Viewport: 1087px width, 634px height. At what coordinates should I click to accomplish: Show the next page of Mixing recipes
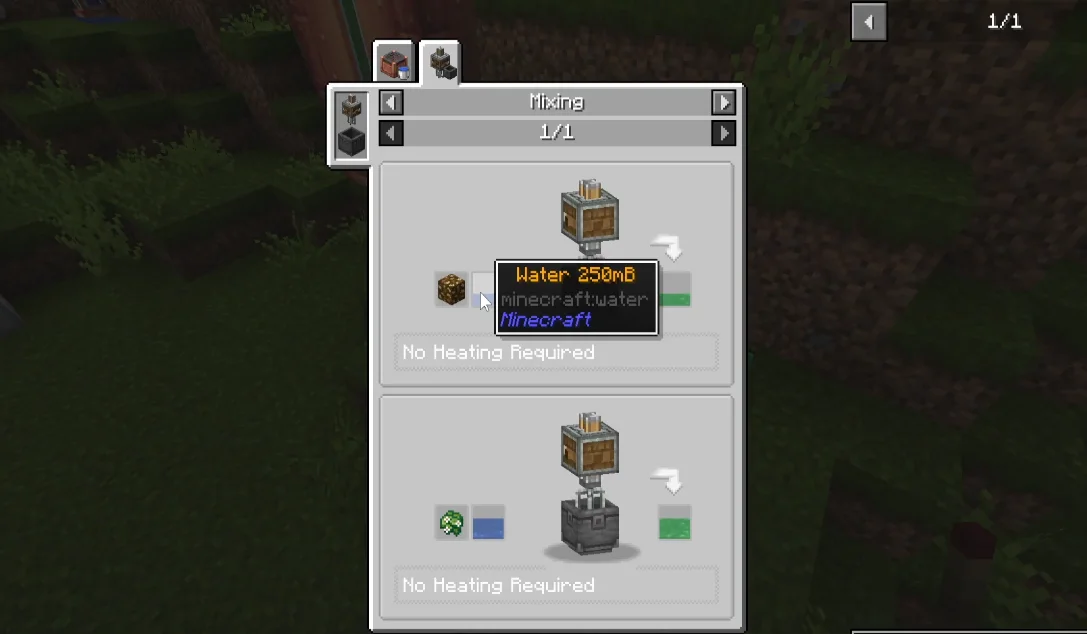(x=723, y=133)
